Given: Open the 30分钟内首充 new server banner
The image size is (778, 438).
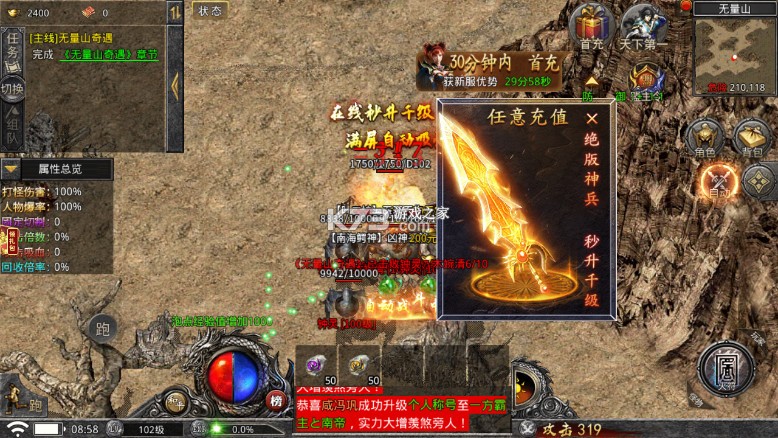Looking at the screenshot, I should [490, 68].
